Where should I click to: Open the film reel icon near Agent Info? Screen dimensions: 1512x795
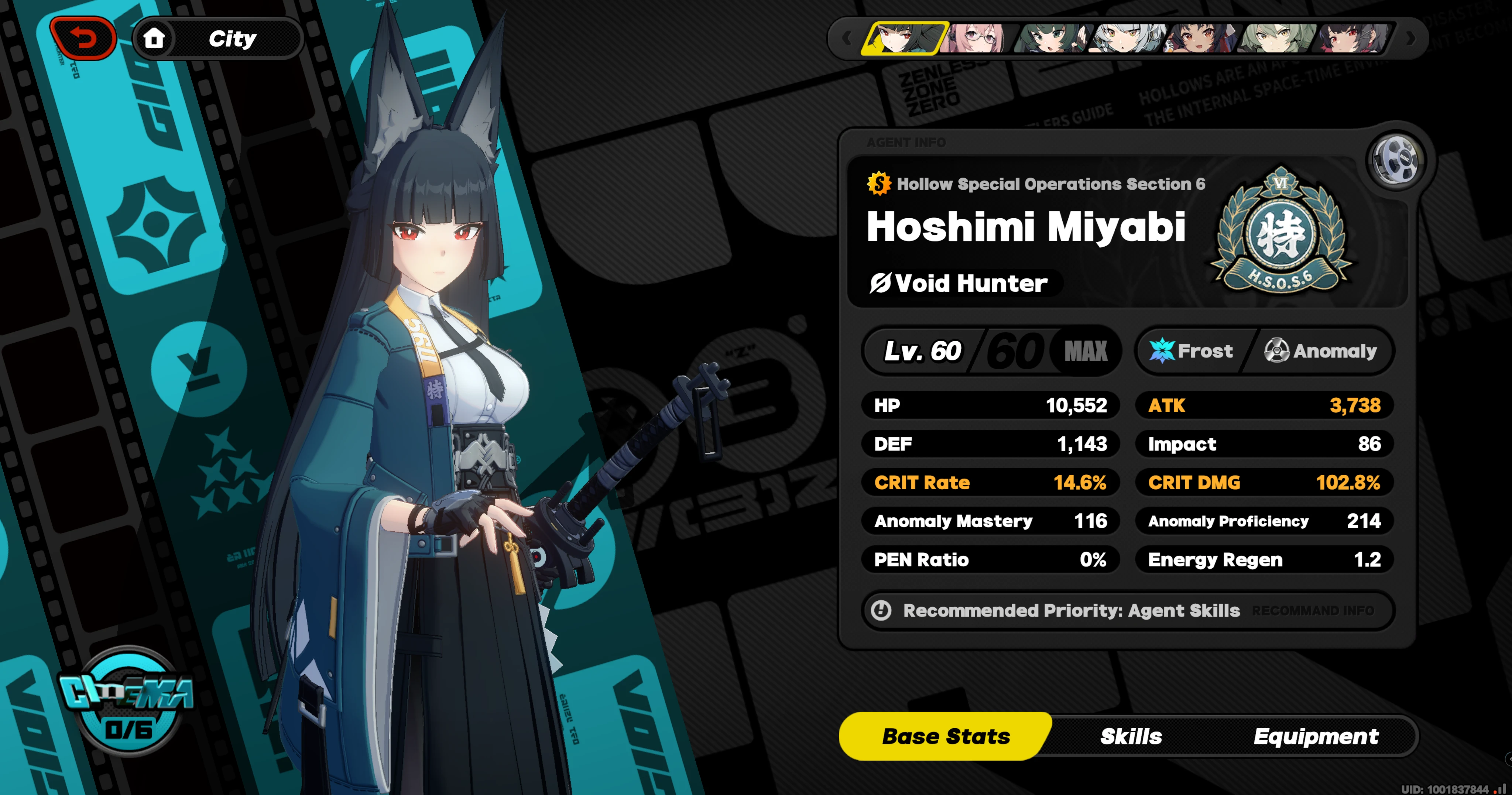[1397, 159]
